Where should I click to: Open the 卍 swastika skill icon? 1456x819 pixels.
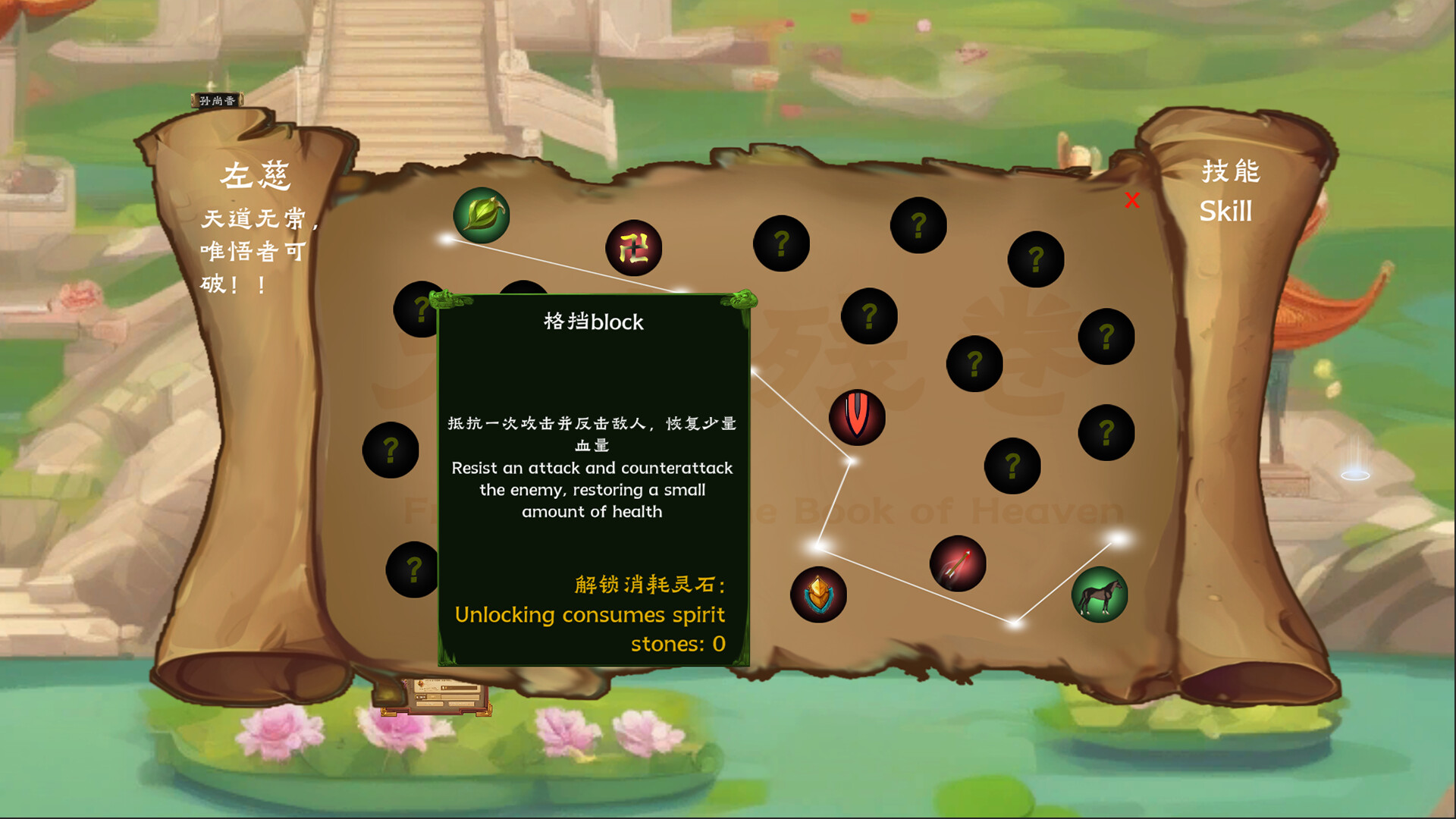pyautogui.click(x=635, y=247)
